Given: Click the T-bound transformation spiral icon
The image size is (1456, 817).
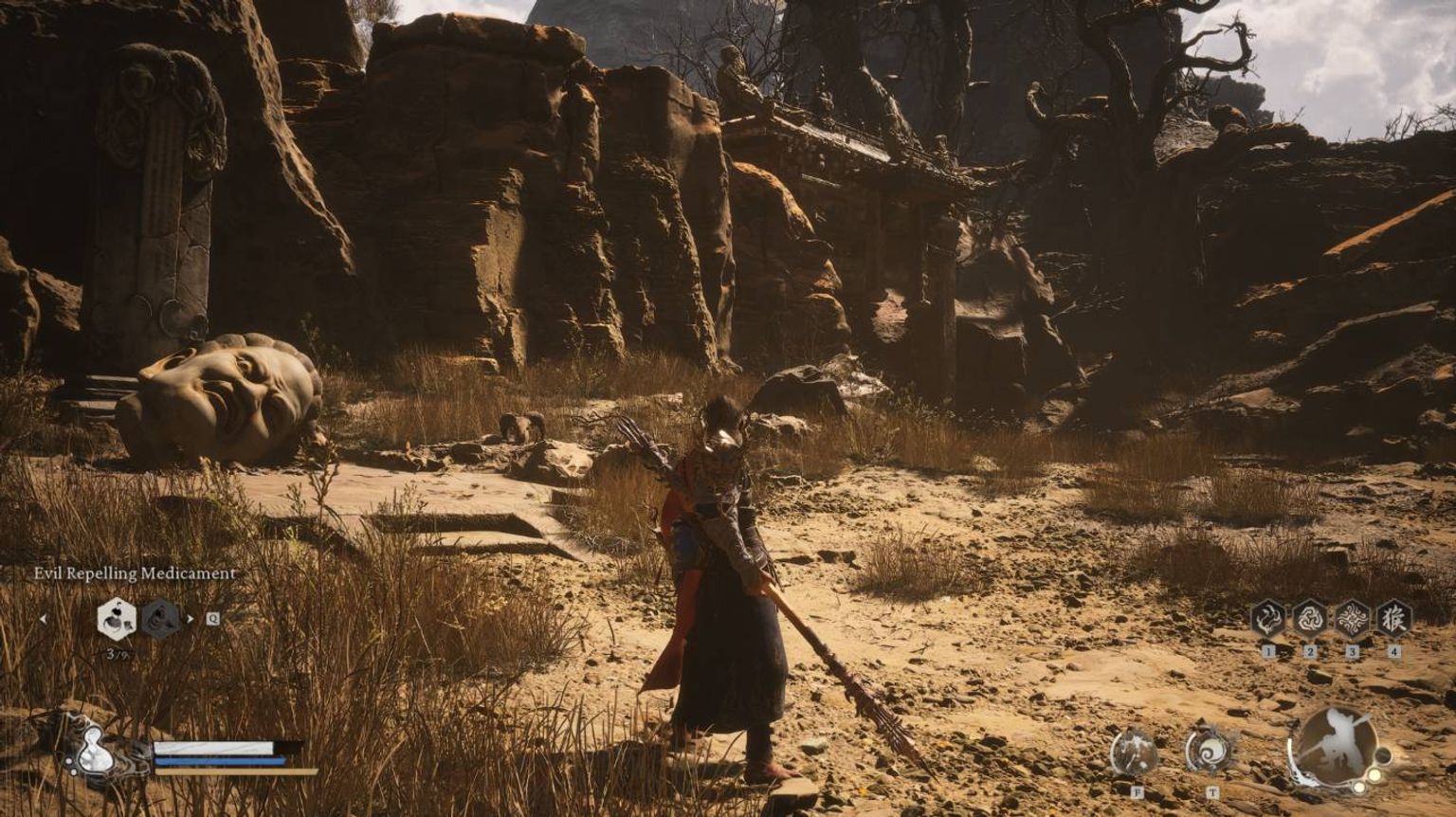Looking at the screenshot, I should tap(1211, 750).
